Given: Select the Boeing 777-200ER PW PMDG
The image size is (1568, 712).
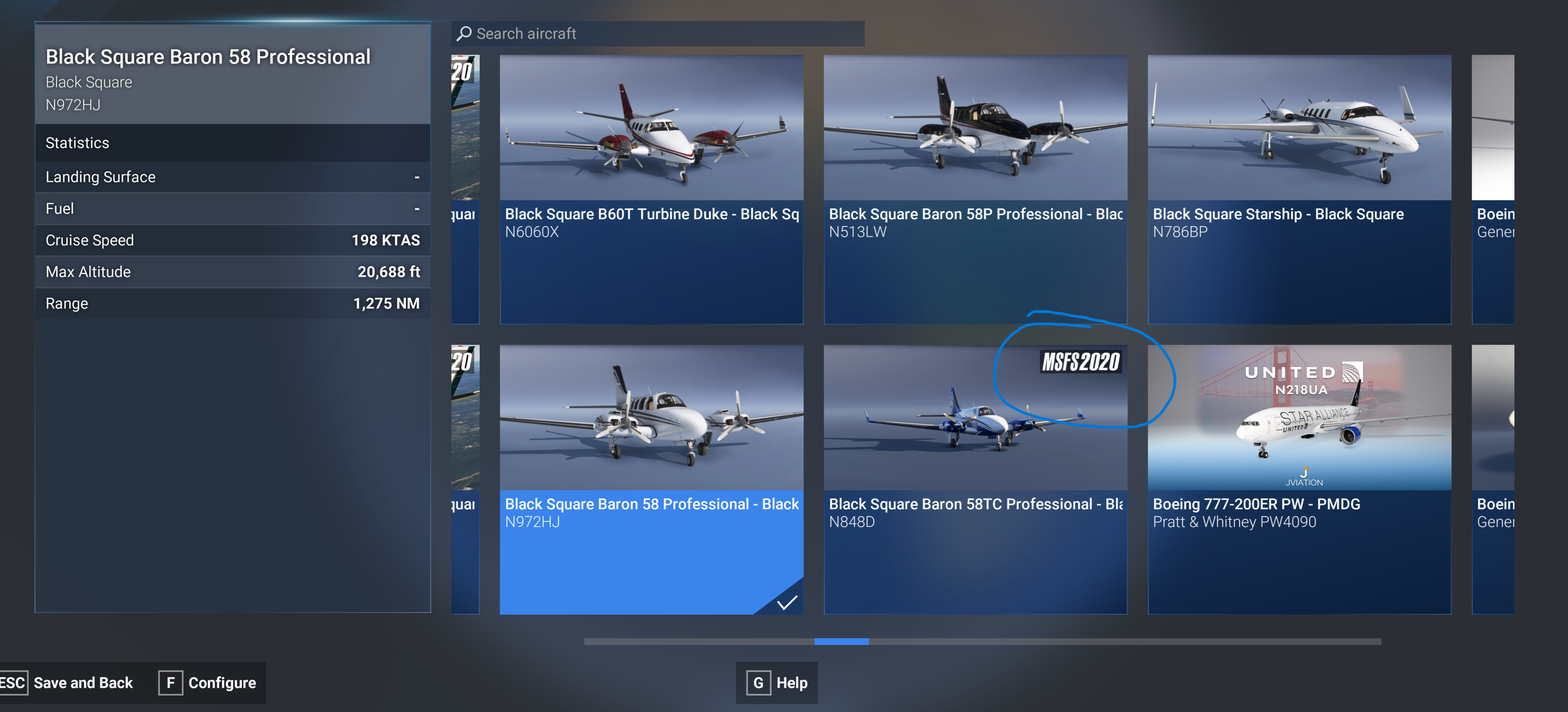Looking at the screenshot, I should (x=1299, y=479).
